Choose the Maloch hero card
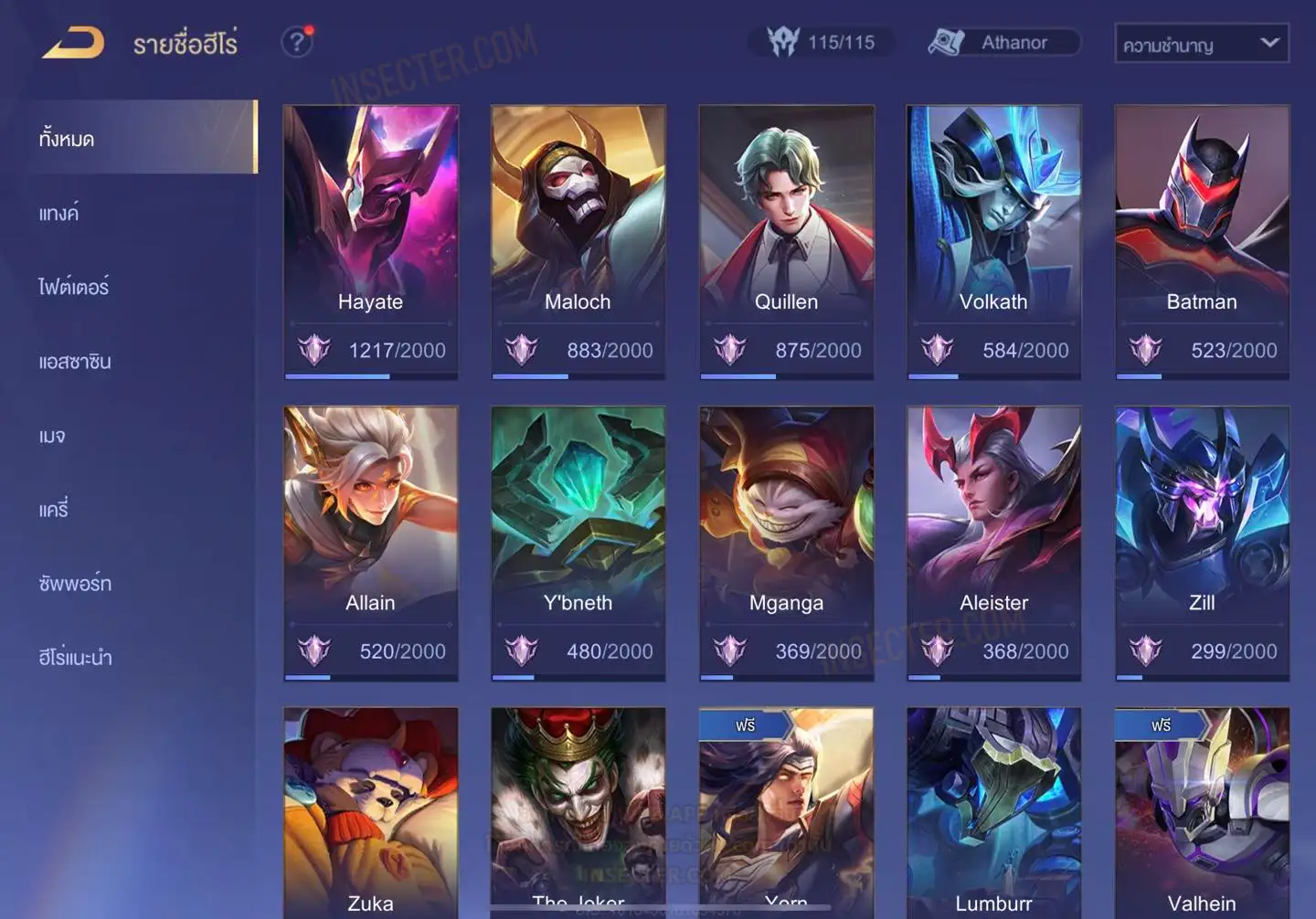1316x919 pixels. [578, 240]
